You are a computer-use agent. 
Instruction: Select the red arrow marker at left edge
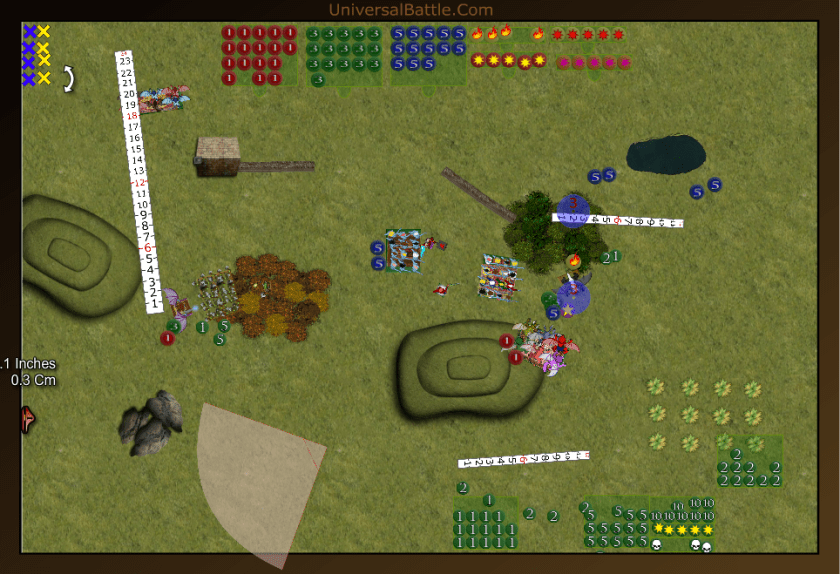(27, 418)
